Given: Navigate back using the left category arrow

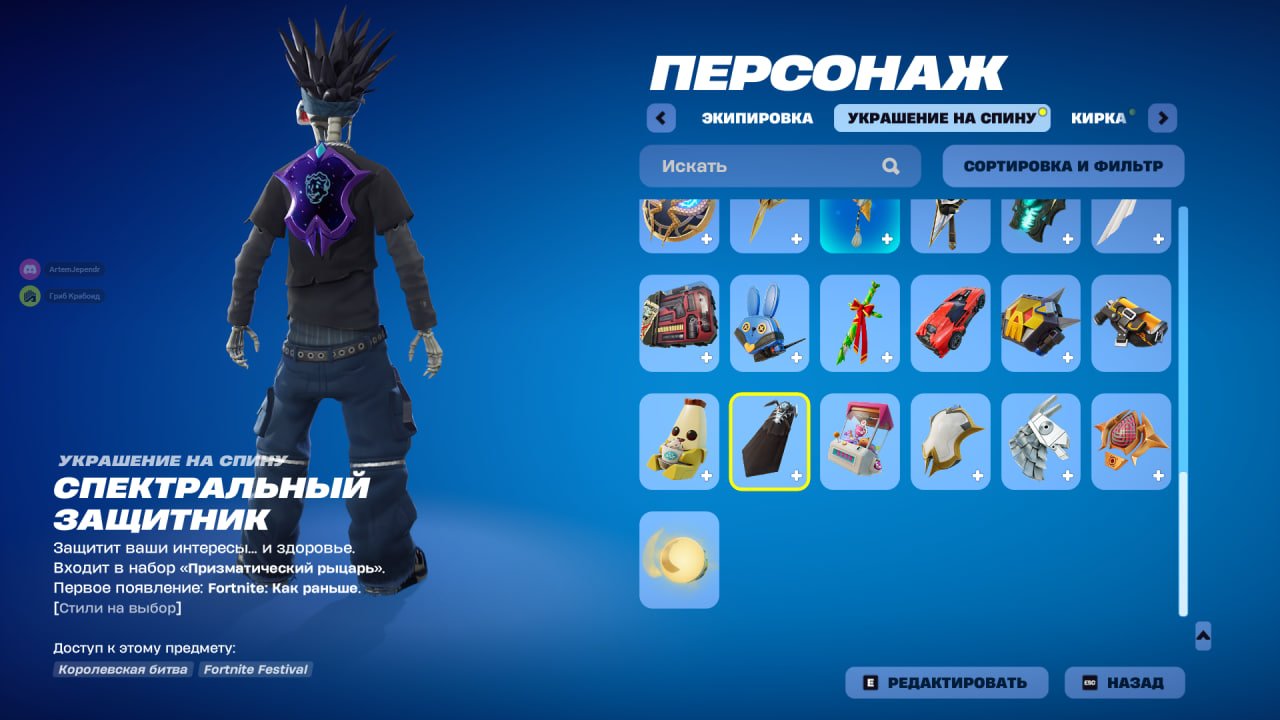Looking at the screenshot, I should pos(661,117).
